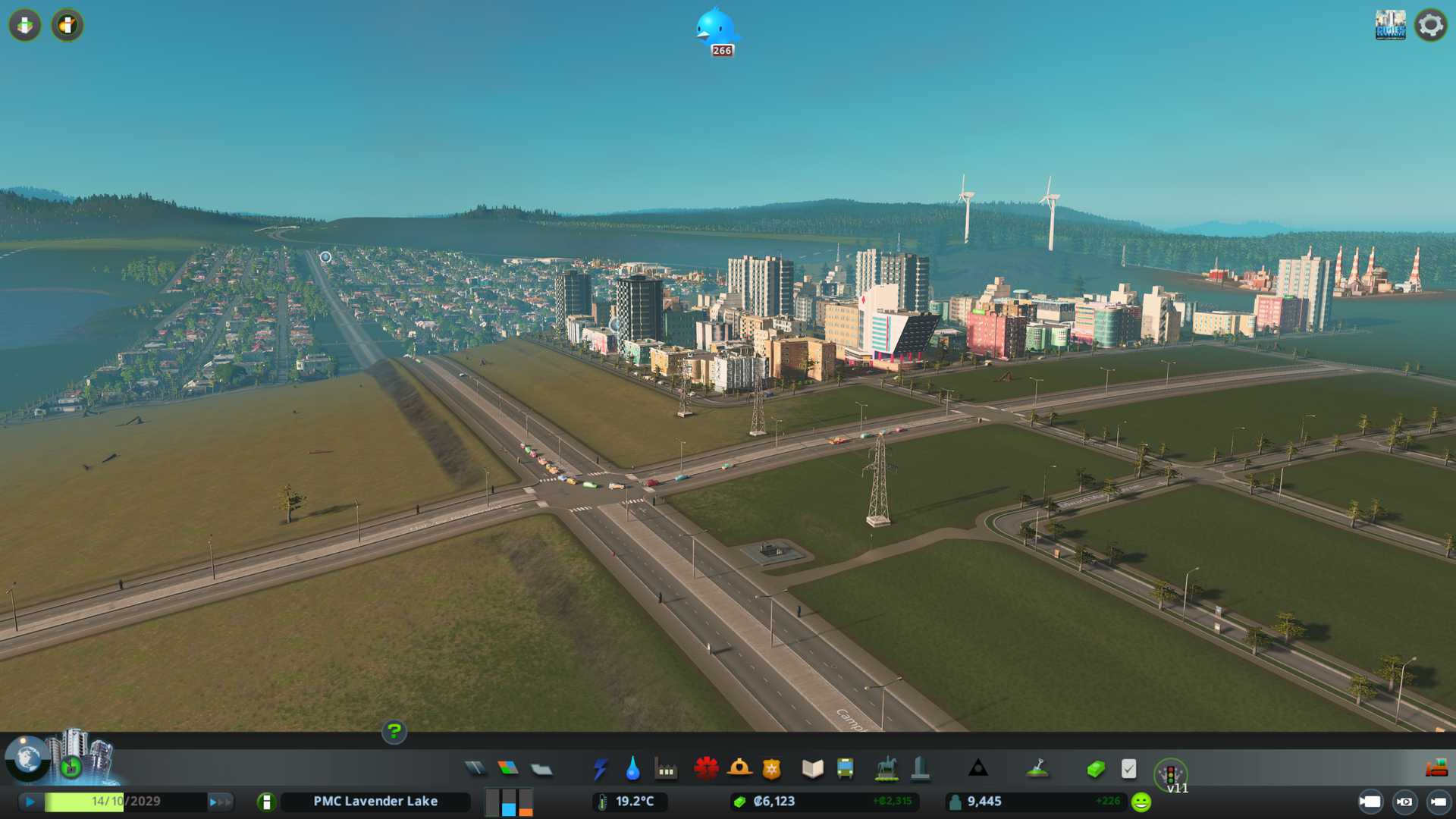1456x819 pixels.
Task: Open the city info button beside city name
Action: click(266, 802)
